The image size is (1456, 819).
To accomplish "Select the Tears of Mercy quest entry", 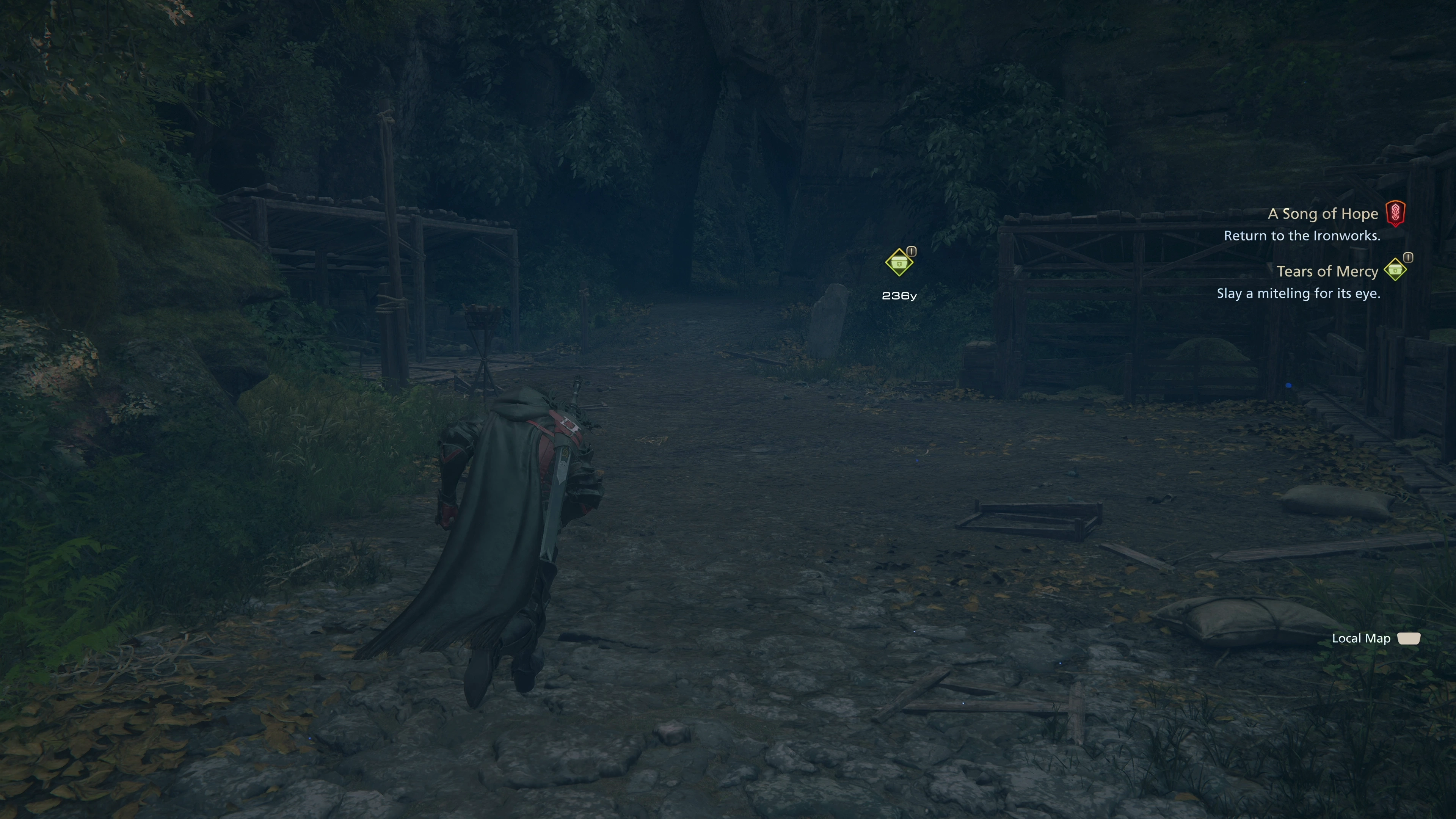I will 1327,271.
